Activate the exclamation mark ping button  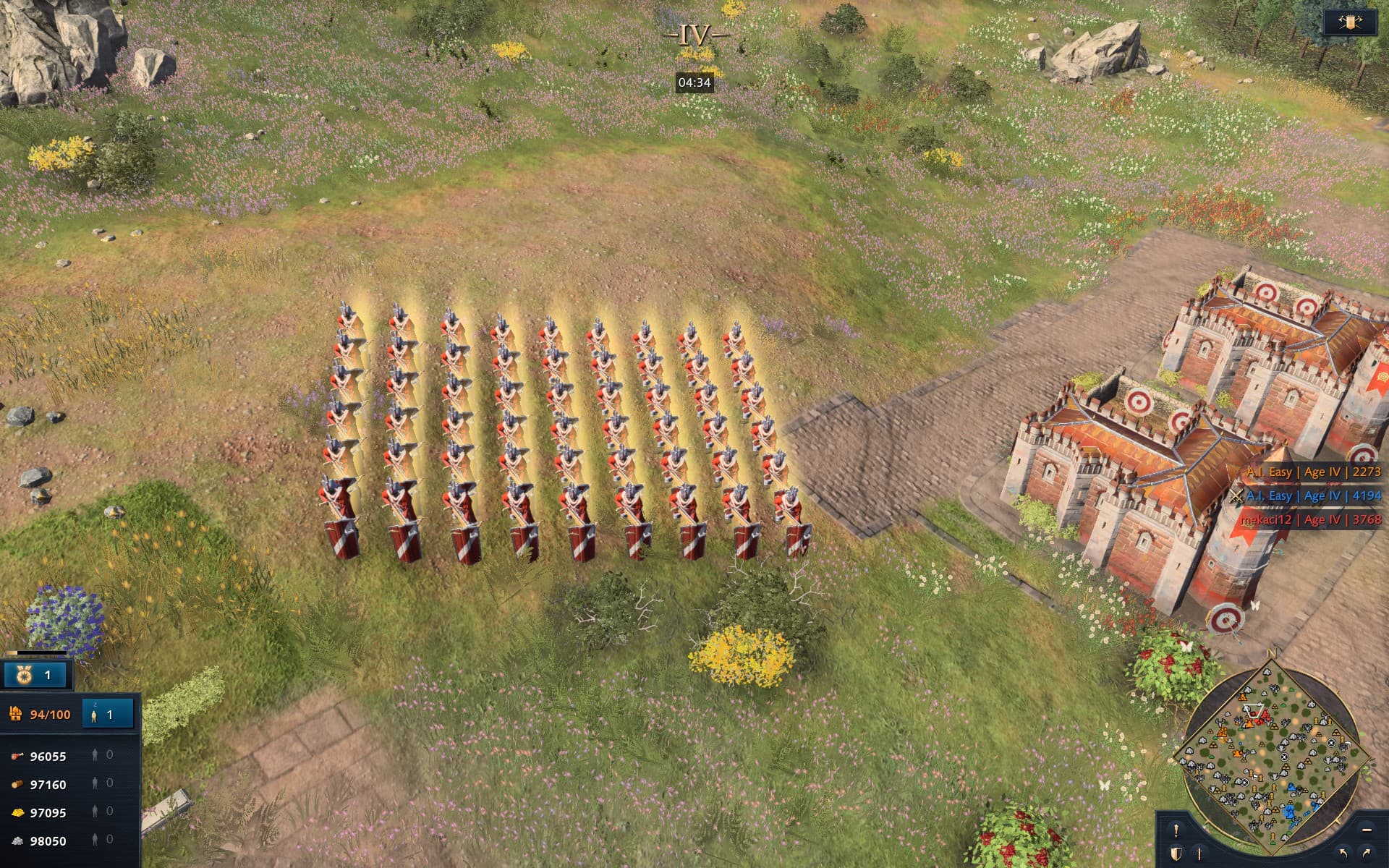coord(1176,830)
